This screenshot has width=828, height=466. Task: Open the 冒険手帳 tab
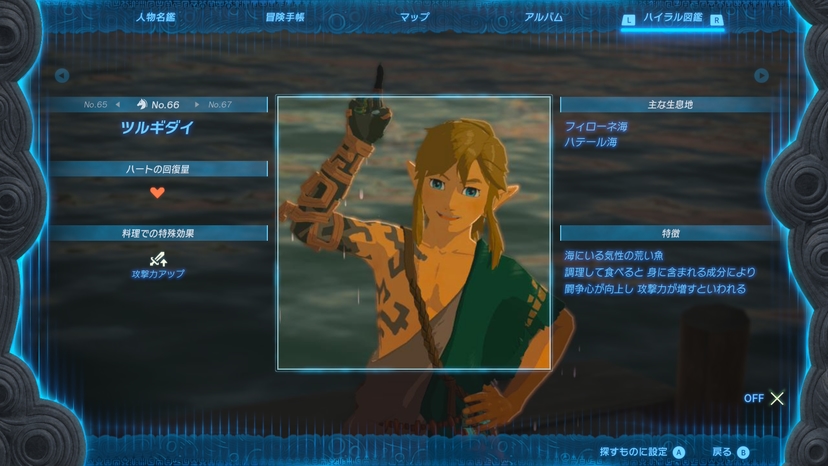285,17
